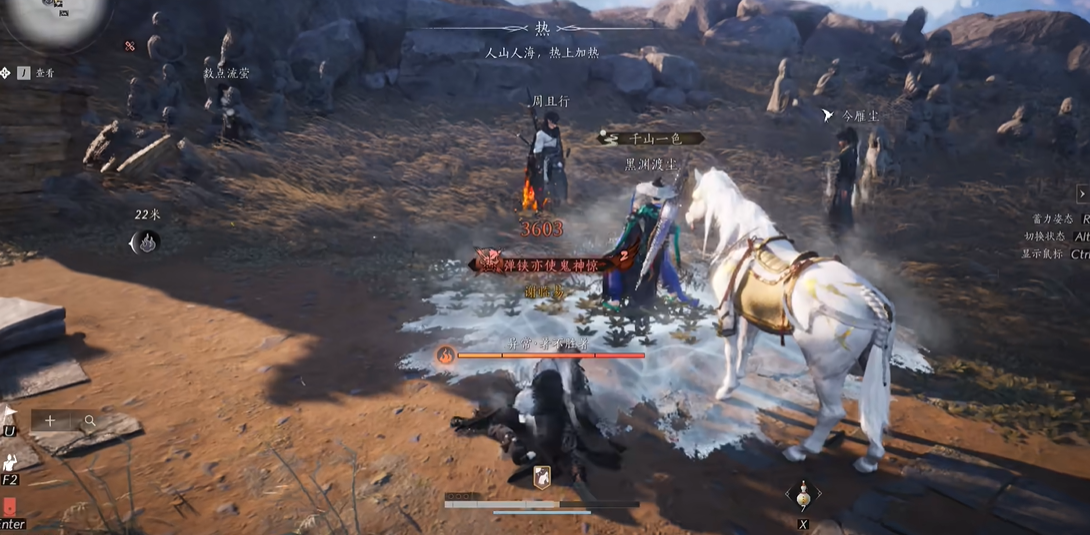Open chat search with the magnifier icon
Viewport: 1090px width, 535px height.
(89, 422)
